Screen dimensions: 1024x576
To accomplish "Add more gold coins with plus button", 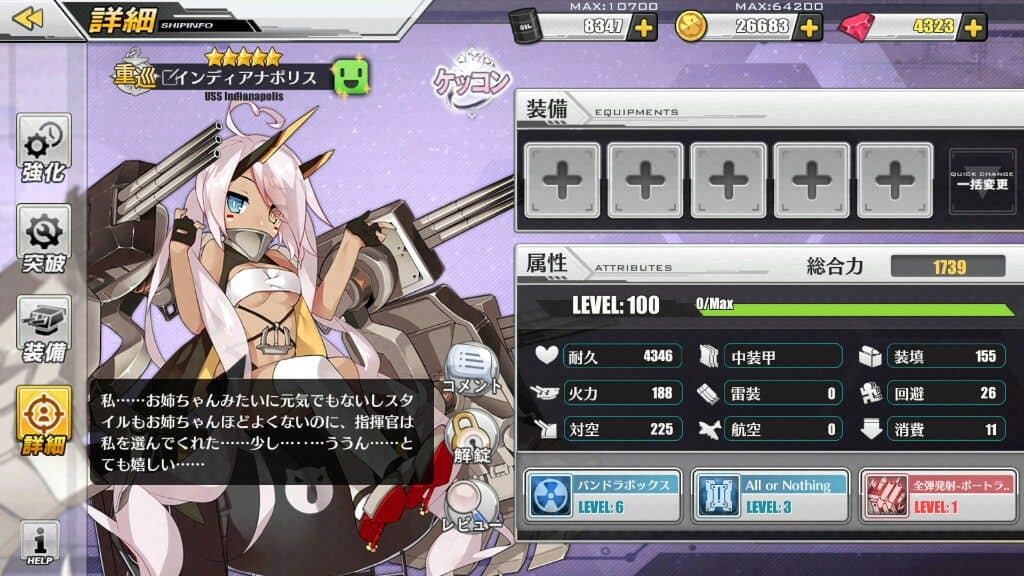I will 809,27.
